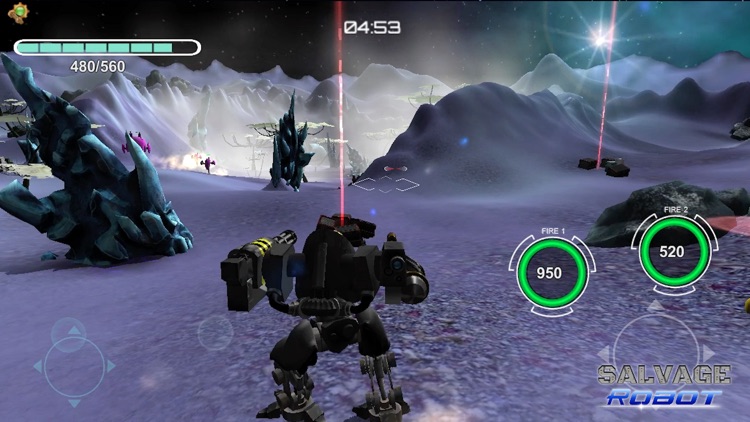Tap the right aim joystick's up arrow
Viewport: 750px width, 422px height.
click(655, 306)
